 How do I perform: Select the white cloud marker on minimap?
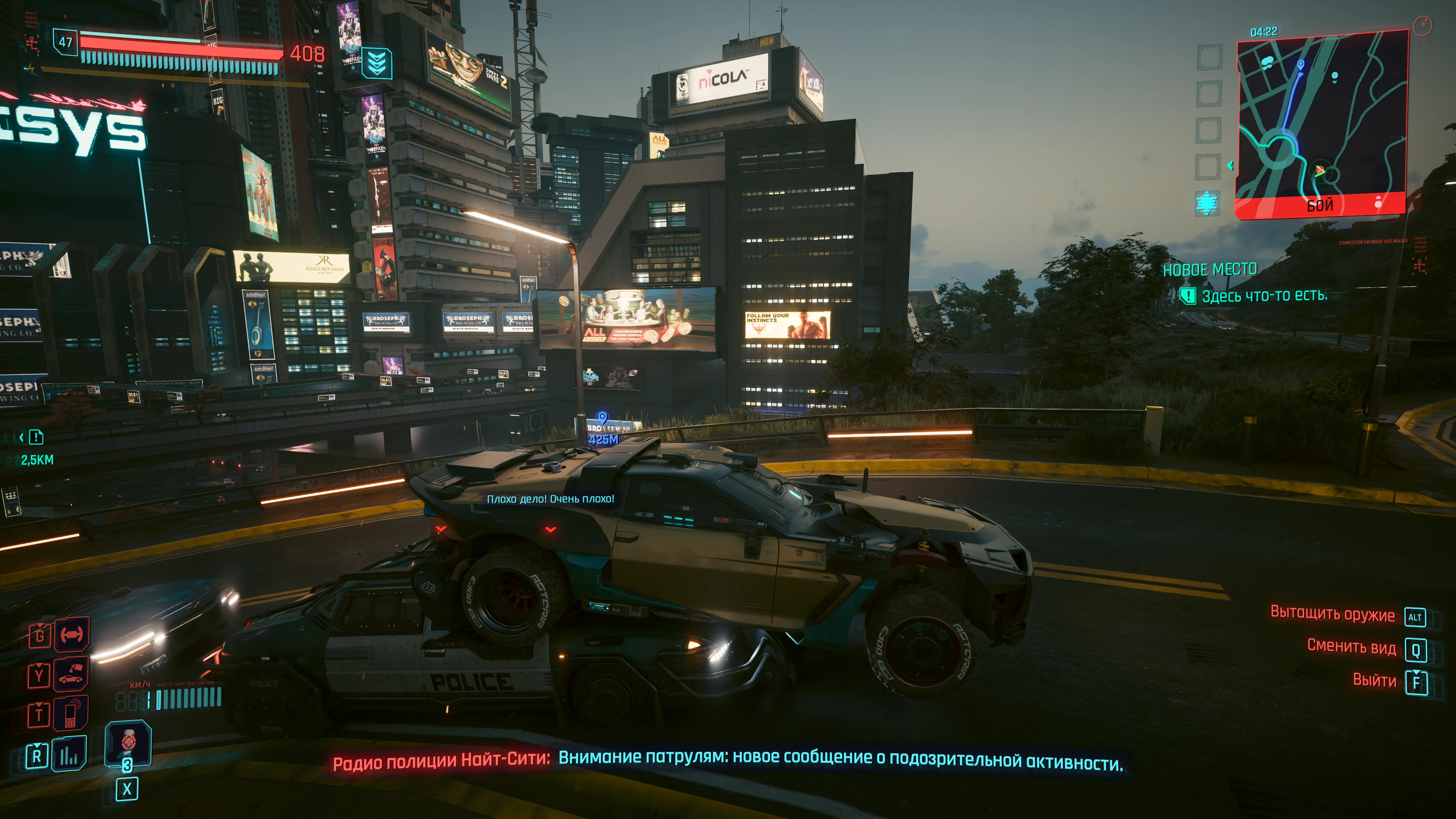(x=1268, y=61)
